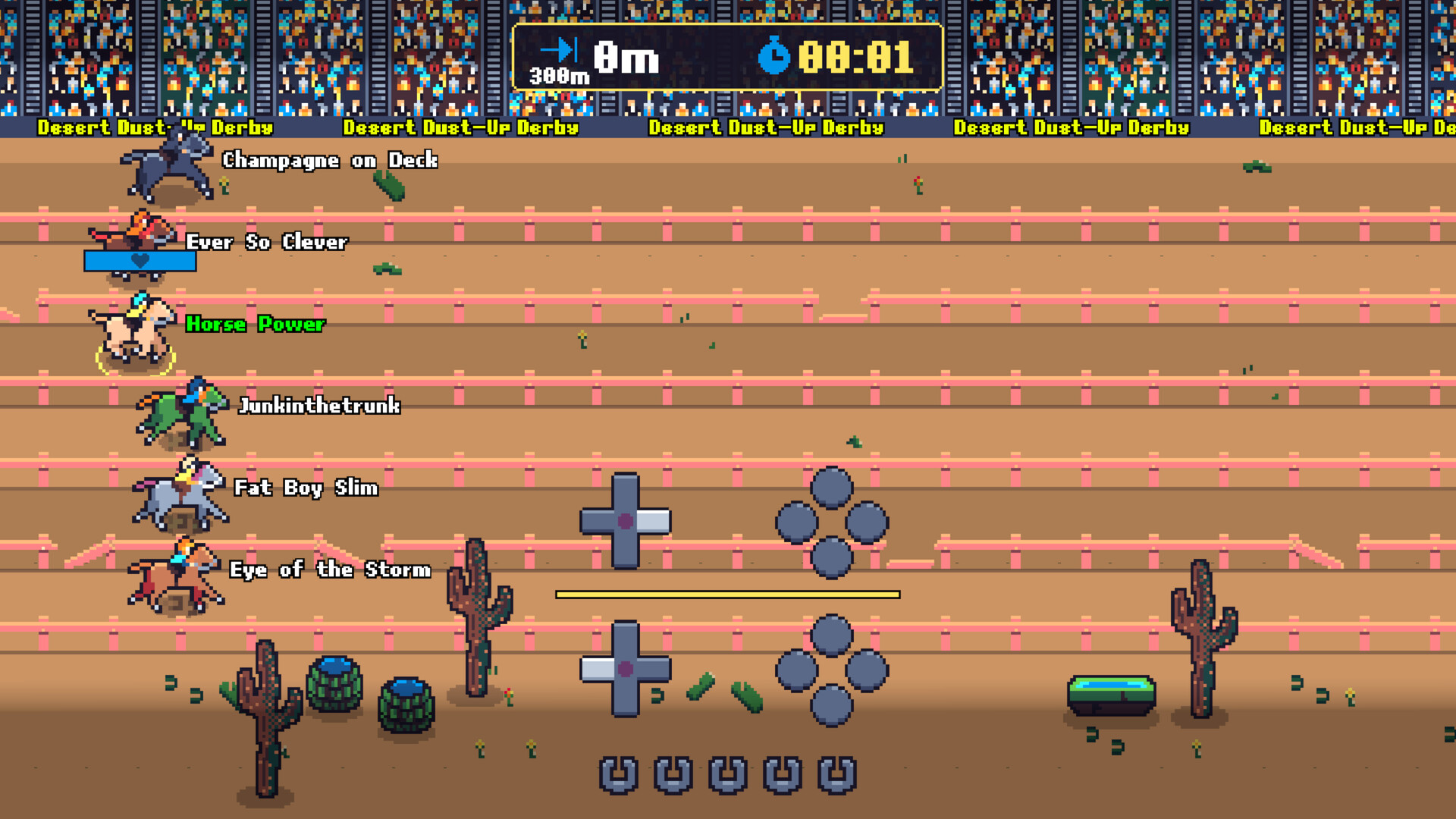Click the lower four-button diamond controller icon

(830, 670)
